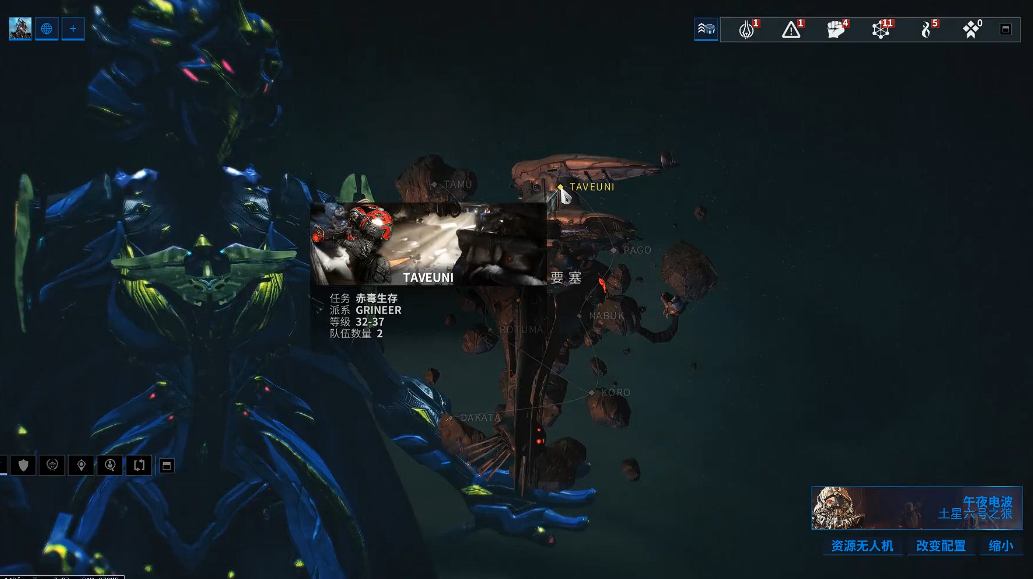Screen dimensions: 1033x579
Task: Open the player profile avatar
Action: 20,29
